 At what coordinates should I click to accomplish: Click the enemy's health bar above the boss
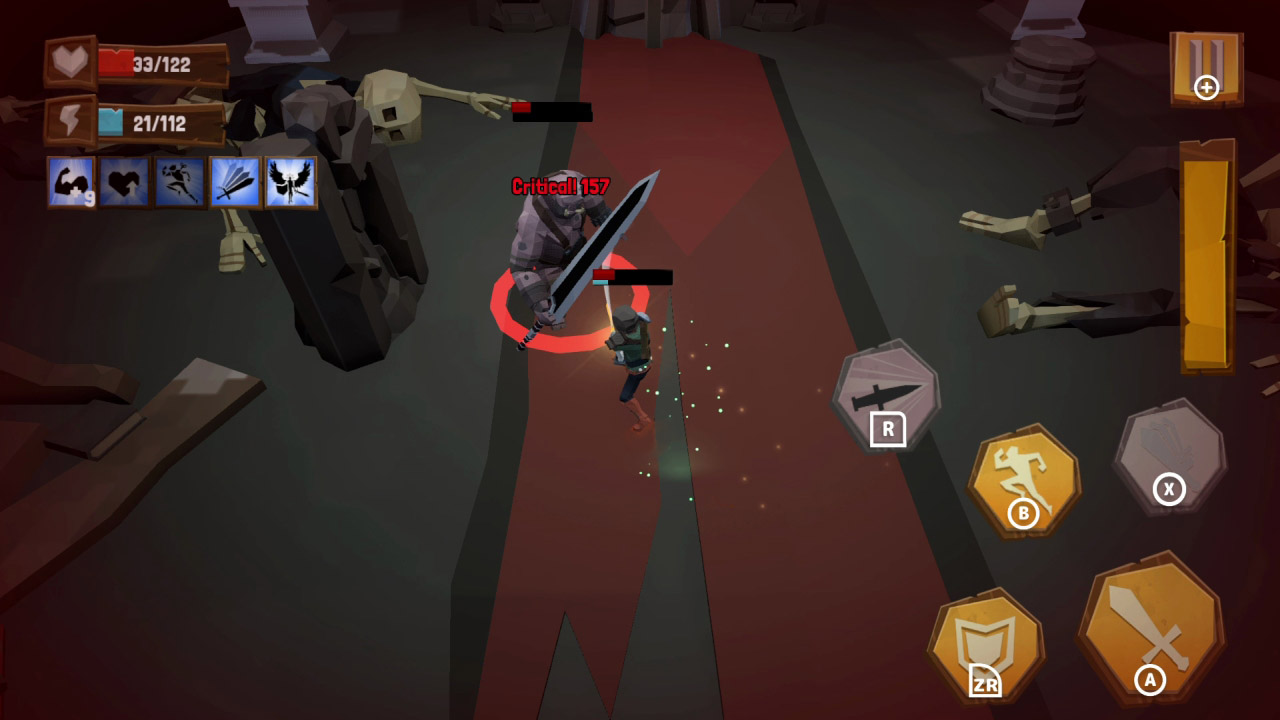tap(555, 112)
